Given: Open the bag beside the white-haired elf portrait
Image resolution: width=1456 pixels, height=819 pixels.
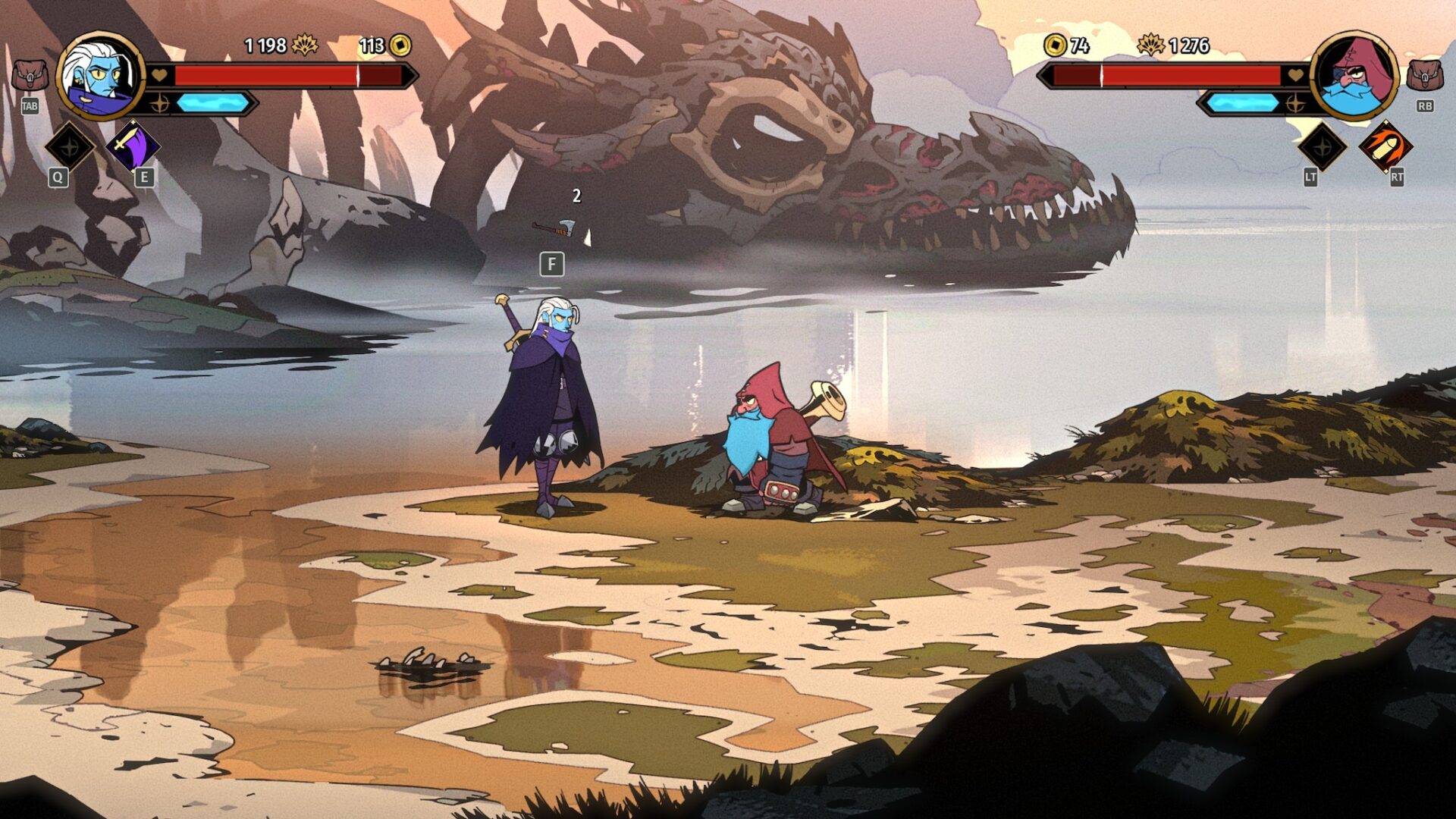Looking at the screenshot, I should point(30,76).
